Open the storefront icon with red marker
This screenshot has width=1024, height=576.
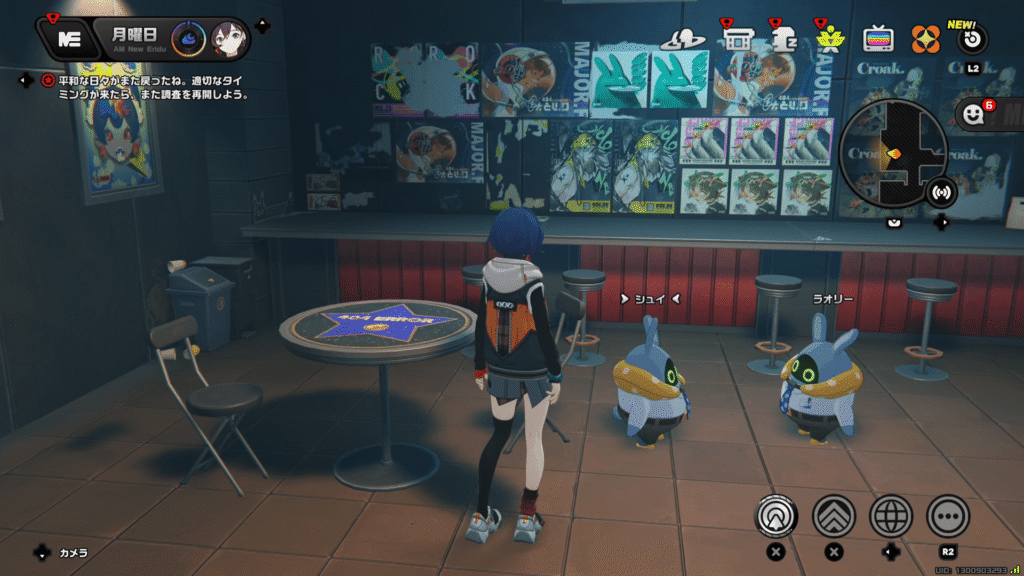[x=738, y=40]
